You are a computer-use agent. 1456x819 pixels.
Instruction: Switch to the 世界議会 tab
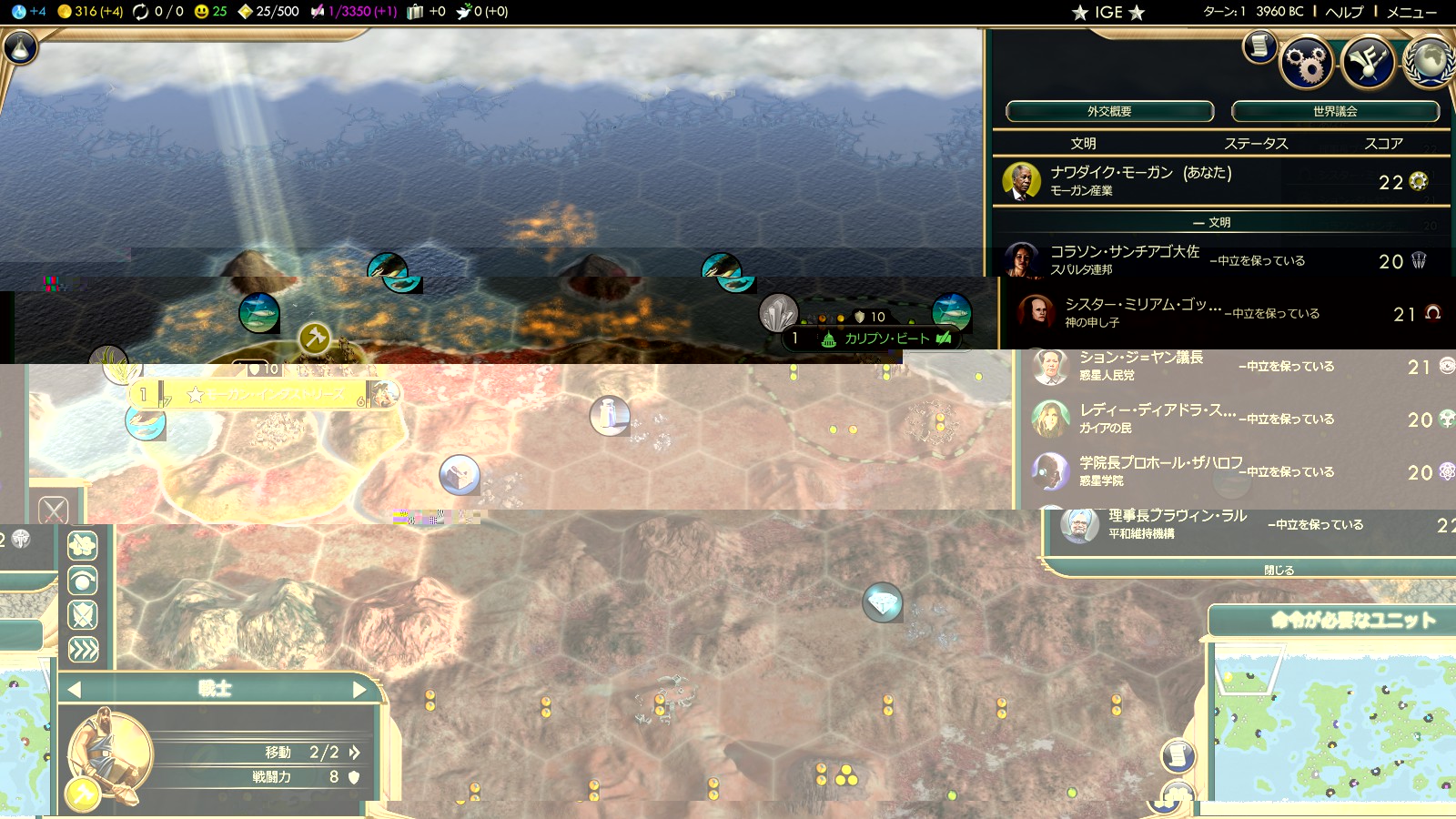click(x=1335, y=111)
